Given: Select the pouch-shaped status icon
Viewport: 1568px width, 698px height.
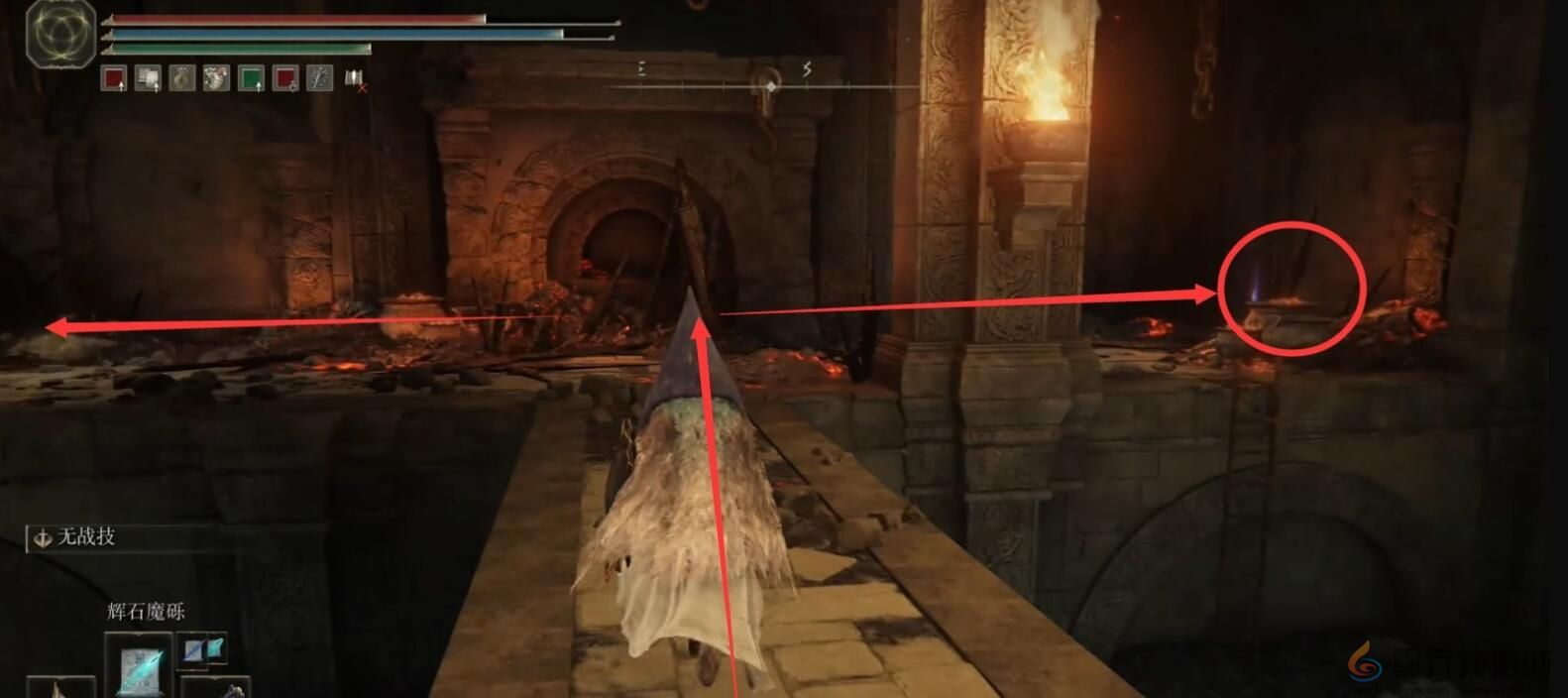Looking at the screenshot, I should click(182, 78).
